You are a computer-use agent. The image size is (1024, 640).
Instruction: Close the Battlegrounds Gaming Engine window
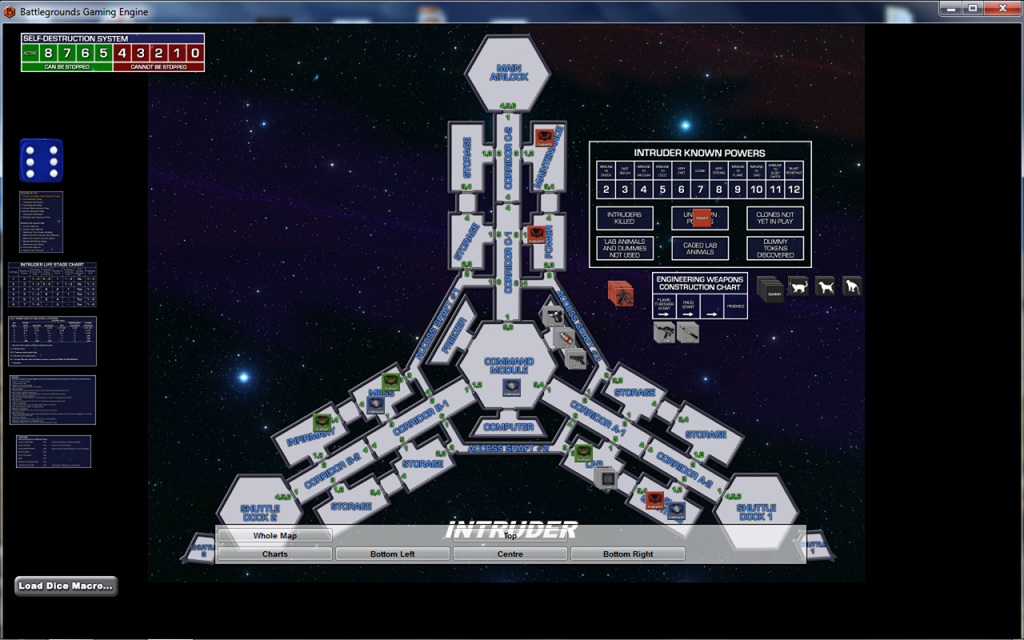coord(998,8)
